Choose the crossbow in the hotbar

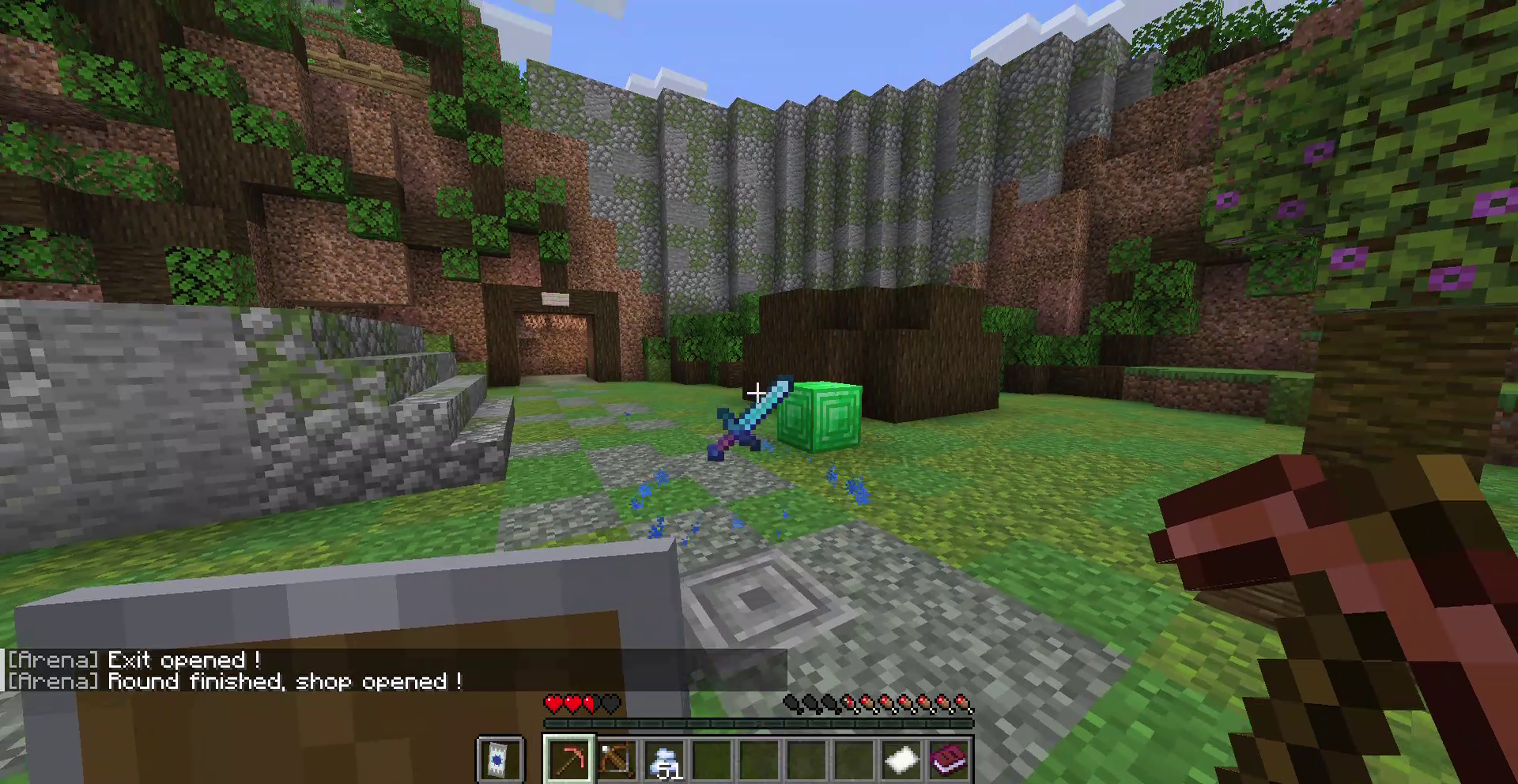(617, 759)
